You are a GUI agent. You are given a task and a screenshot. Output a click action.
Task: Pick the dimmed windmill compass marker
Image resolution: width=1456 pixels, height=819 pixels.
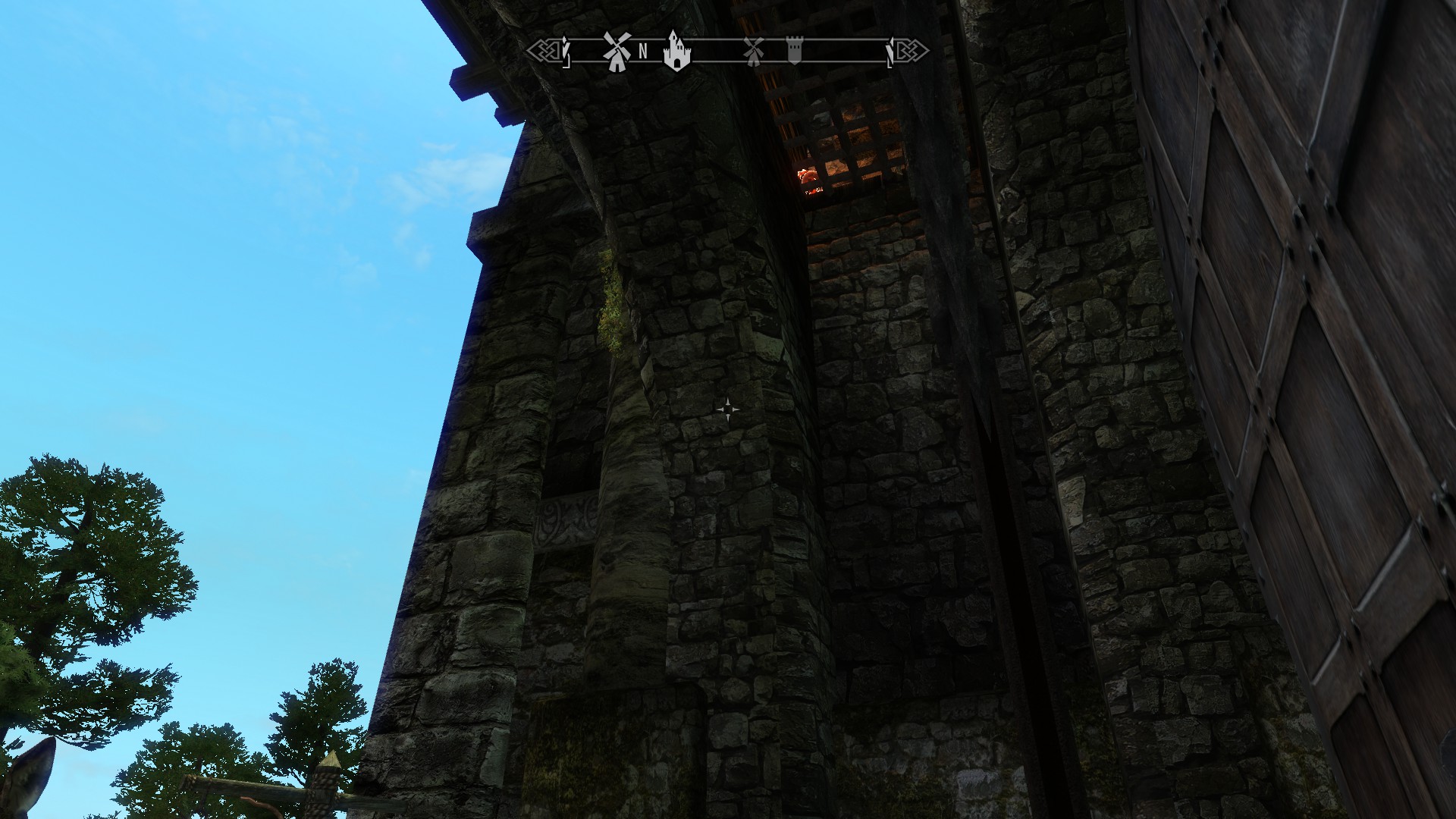click(x=753, y=52)
